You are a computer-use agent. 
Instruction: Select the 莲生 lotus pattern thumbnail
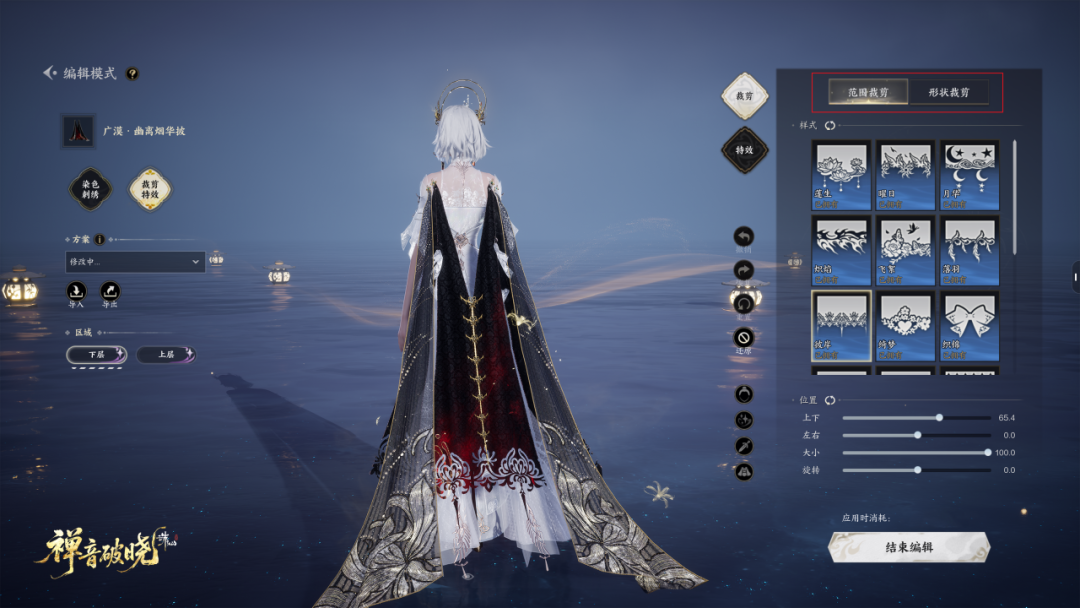[x=841, y=174]
